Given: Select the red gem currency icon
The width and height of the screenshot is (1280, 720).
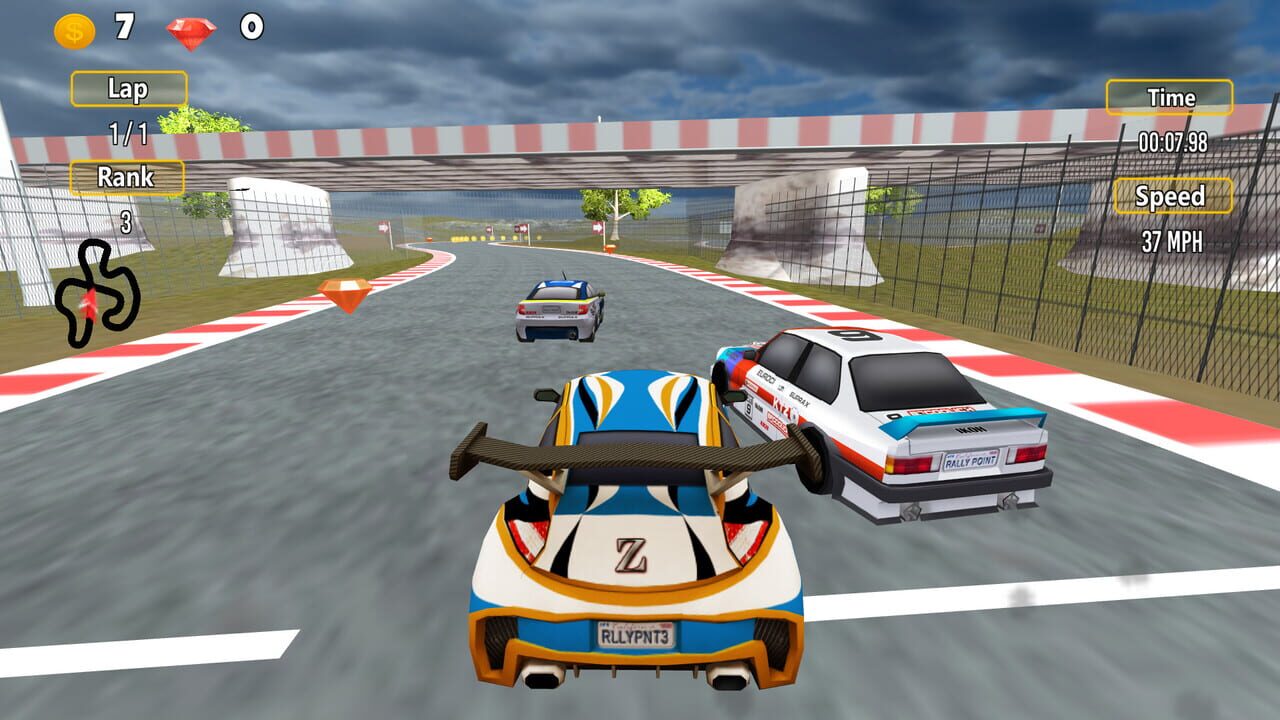Looking at the screenshot, I should pyautogui.click(x=191, y=33).
